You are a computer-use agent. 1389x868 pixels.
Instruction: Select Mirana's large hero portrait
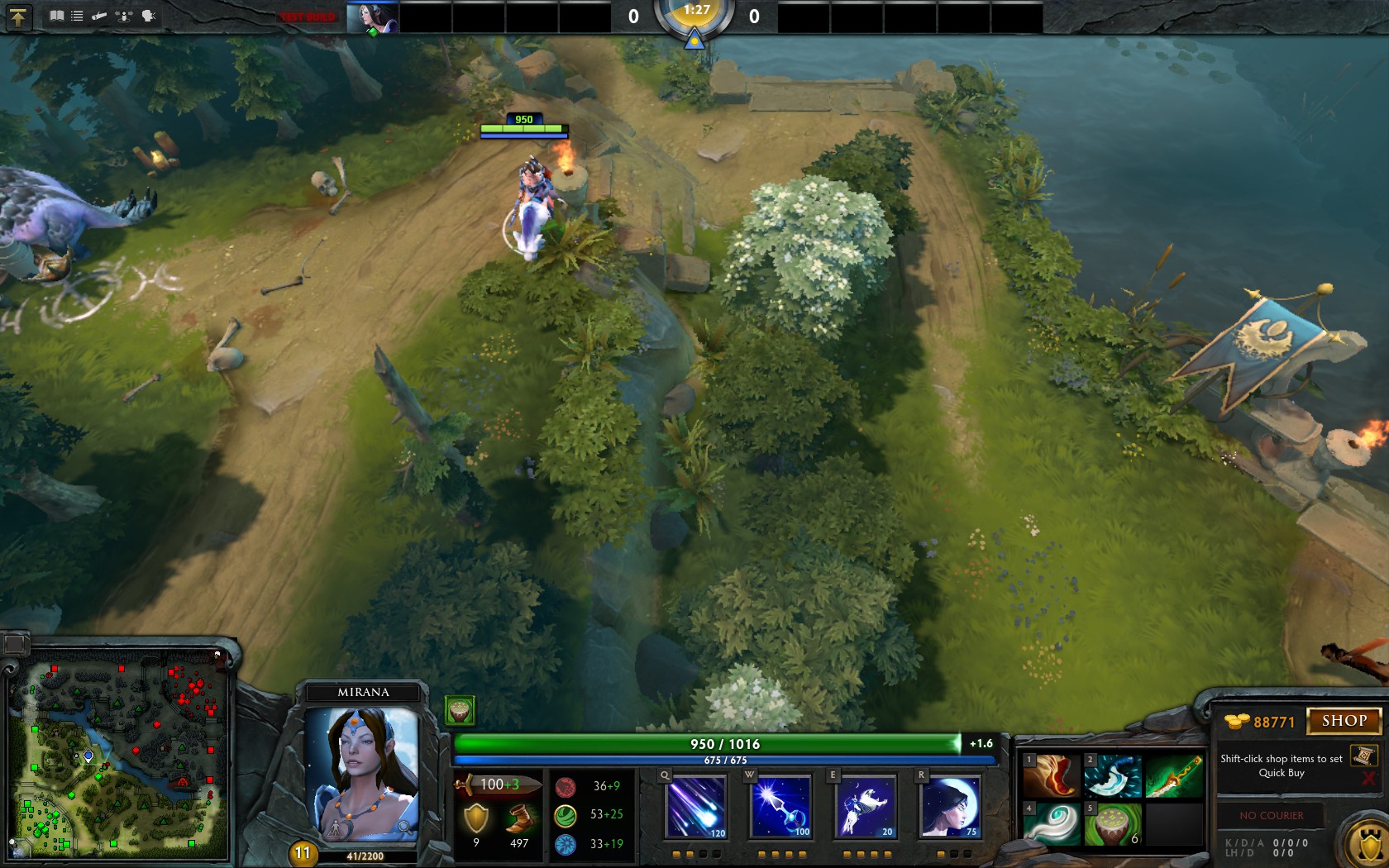[x=362, y=773]
